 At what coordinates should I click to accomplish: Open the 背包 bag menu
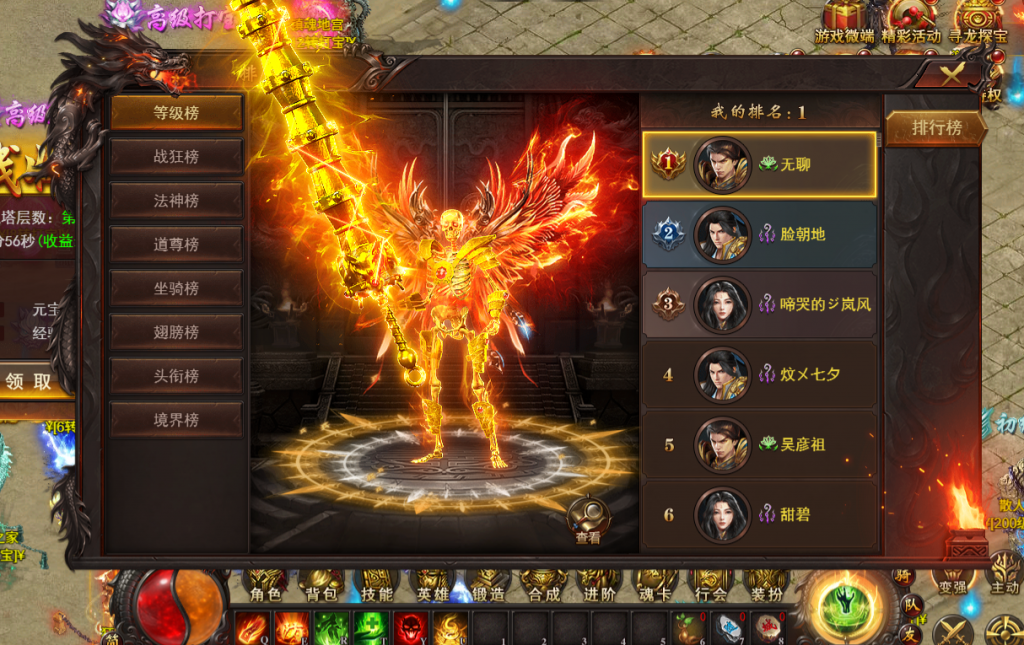pos(321,586)
